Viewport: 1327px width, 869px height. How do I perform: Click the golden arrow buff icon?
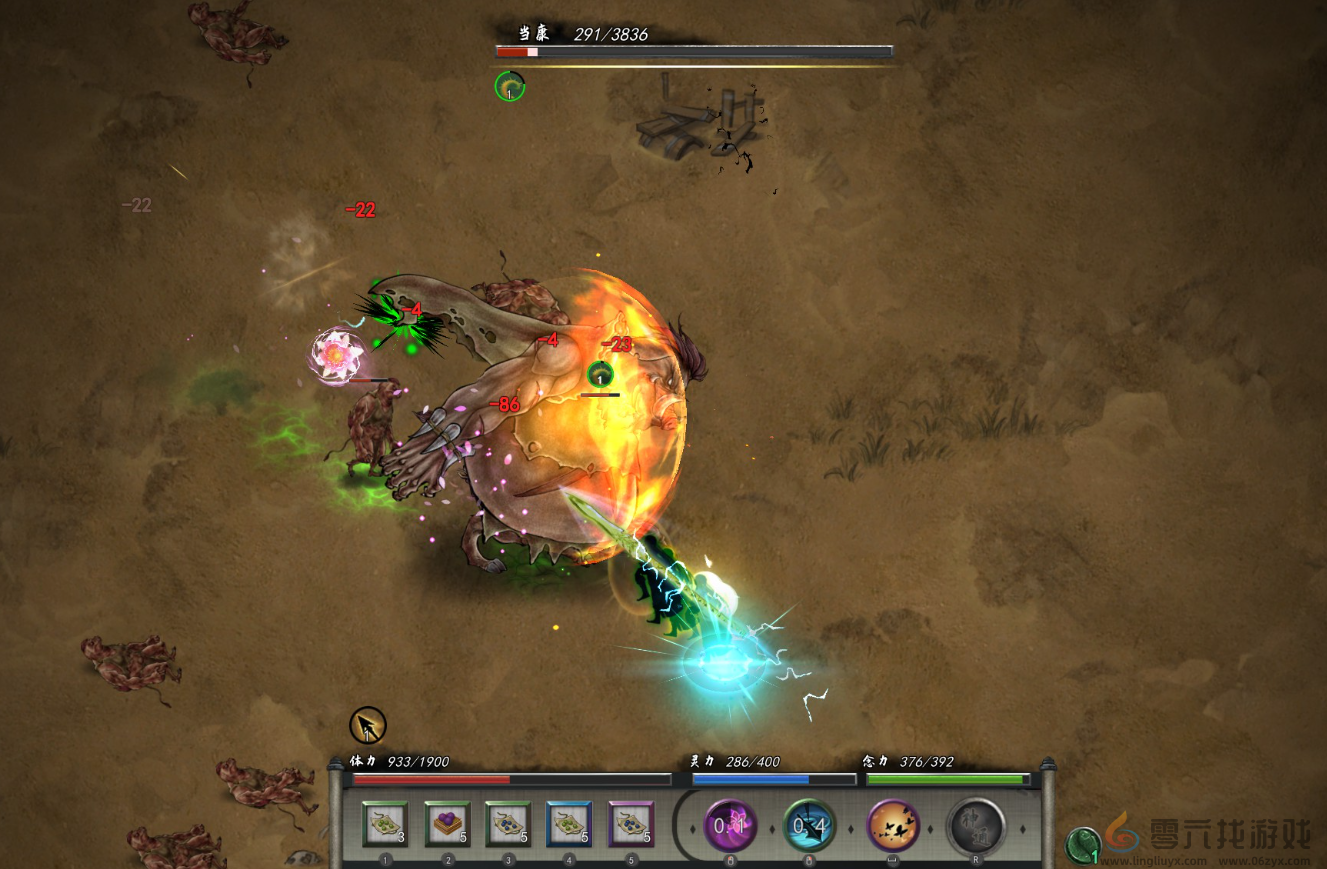pyautogui.click(x=368, y=725)
